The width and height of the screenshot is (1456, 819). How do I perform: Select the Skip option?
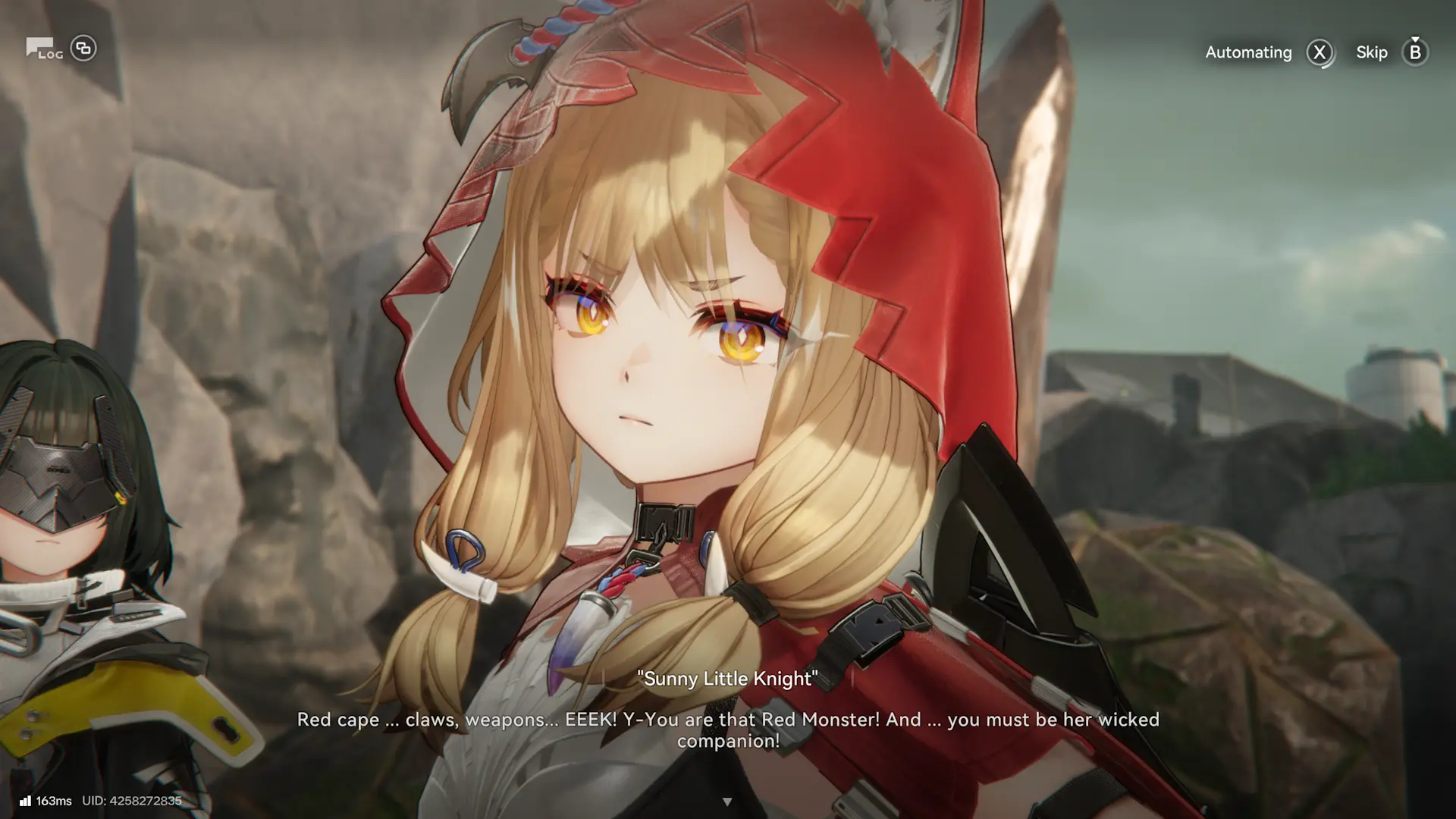1371,52
